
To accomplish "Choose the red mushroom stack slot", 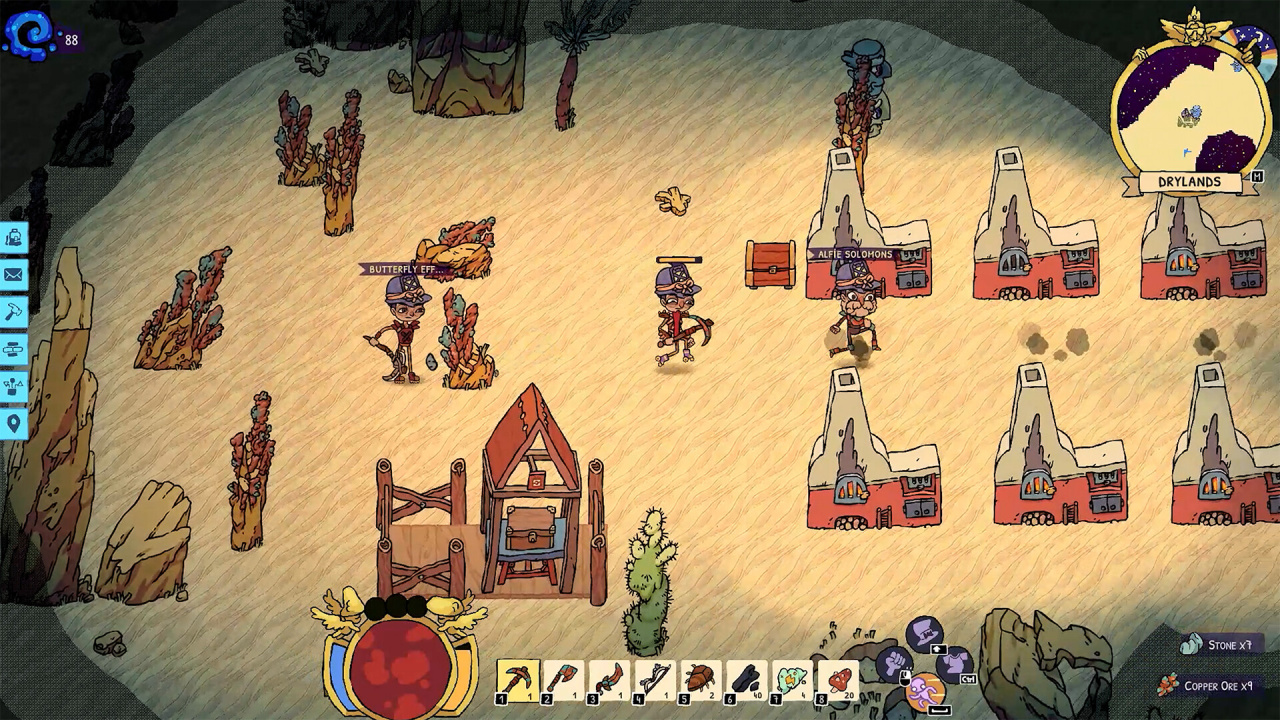I will click(838, 681).
